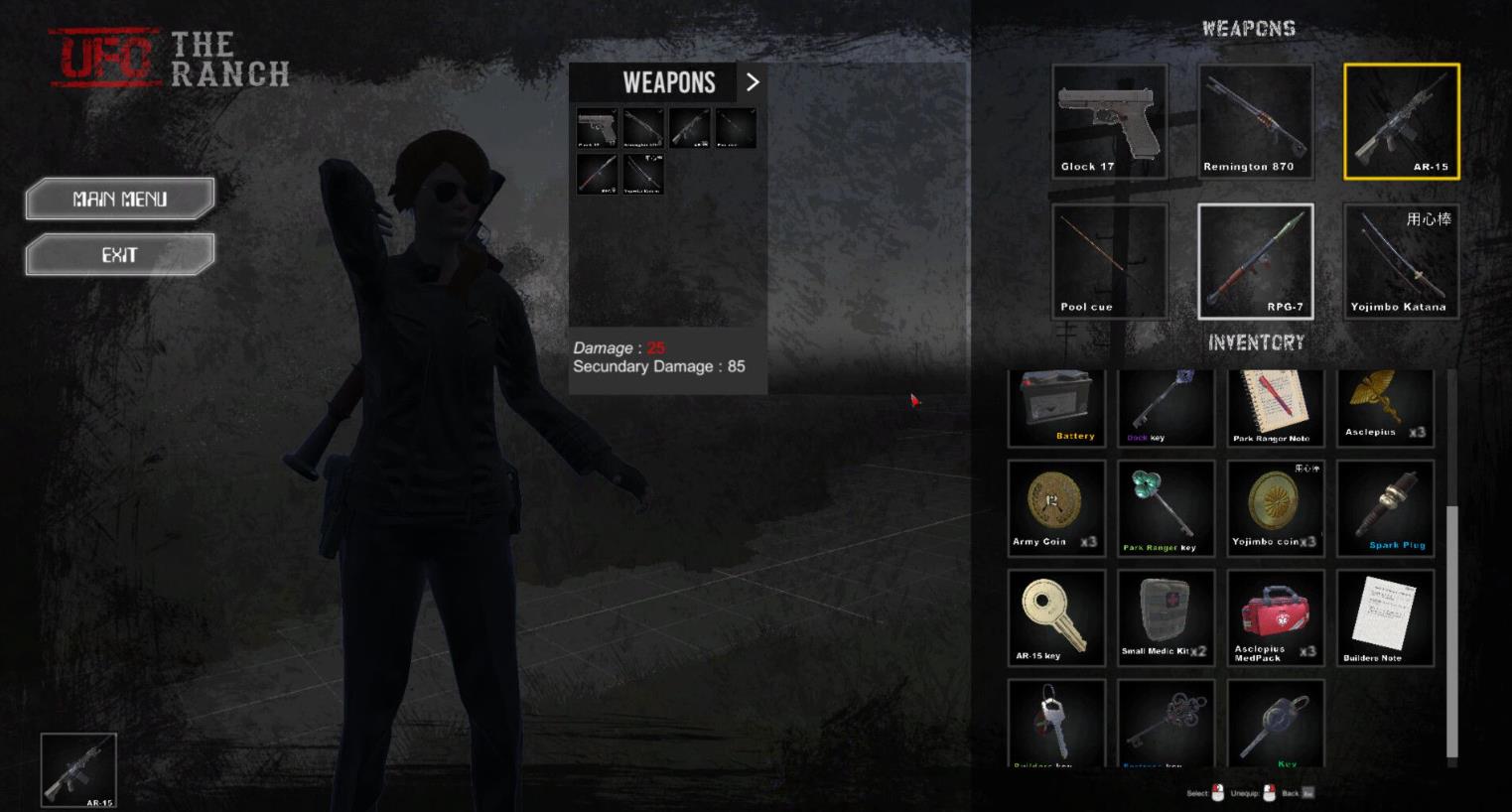Open the Main Menu
Viewport: 1512px width, 812px height.
(120, 199)
